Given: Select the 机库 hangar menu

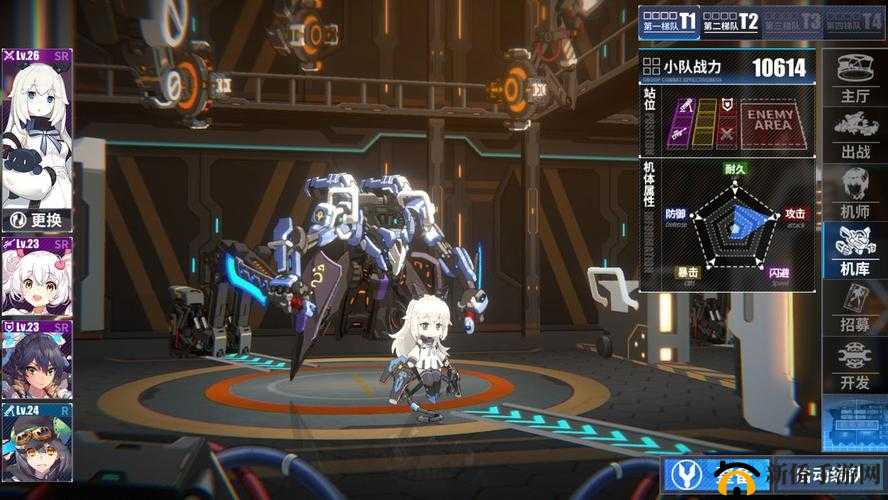Looking at the screenshot, I should pos(855,250).
